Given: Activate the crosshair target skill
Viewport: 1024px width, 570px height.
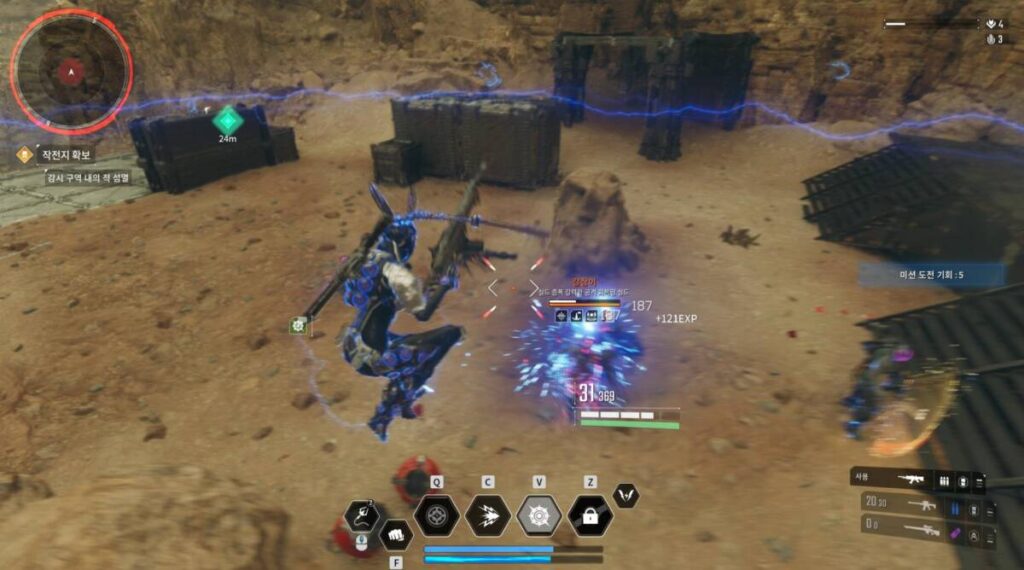Looking at the screenshot, I should tap(436, 515).
